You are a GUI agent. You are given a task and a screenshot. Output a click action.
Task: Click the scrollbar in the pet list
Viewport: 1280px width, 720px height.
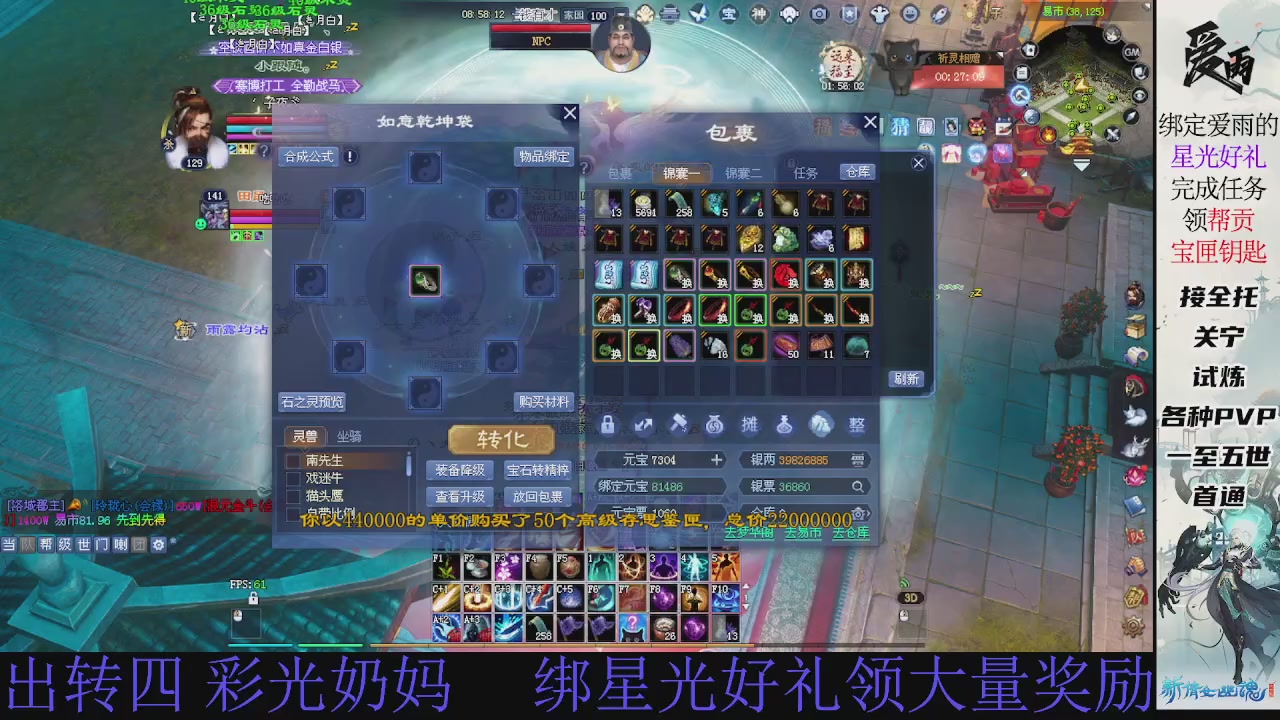[408, 466]
